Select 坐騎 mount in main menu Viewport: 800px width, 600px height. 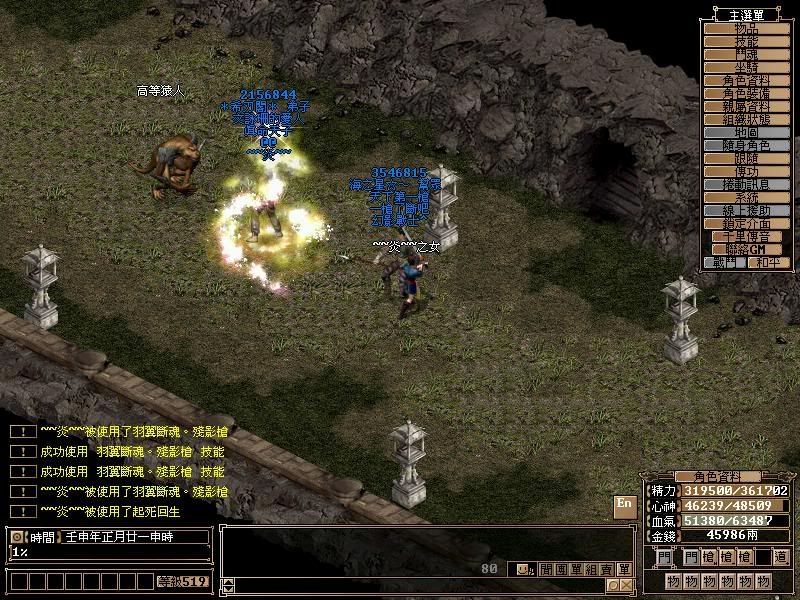pyautogui.click(x=747, y=67)
